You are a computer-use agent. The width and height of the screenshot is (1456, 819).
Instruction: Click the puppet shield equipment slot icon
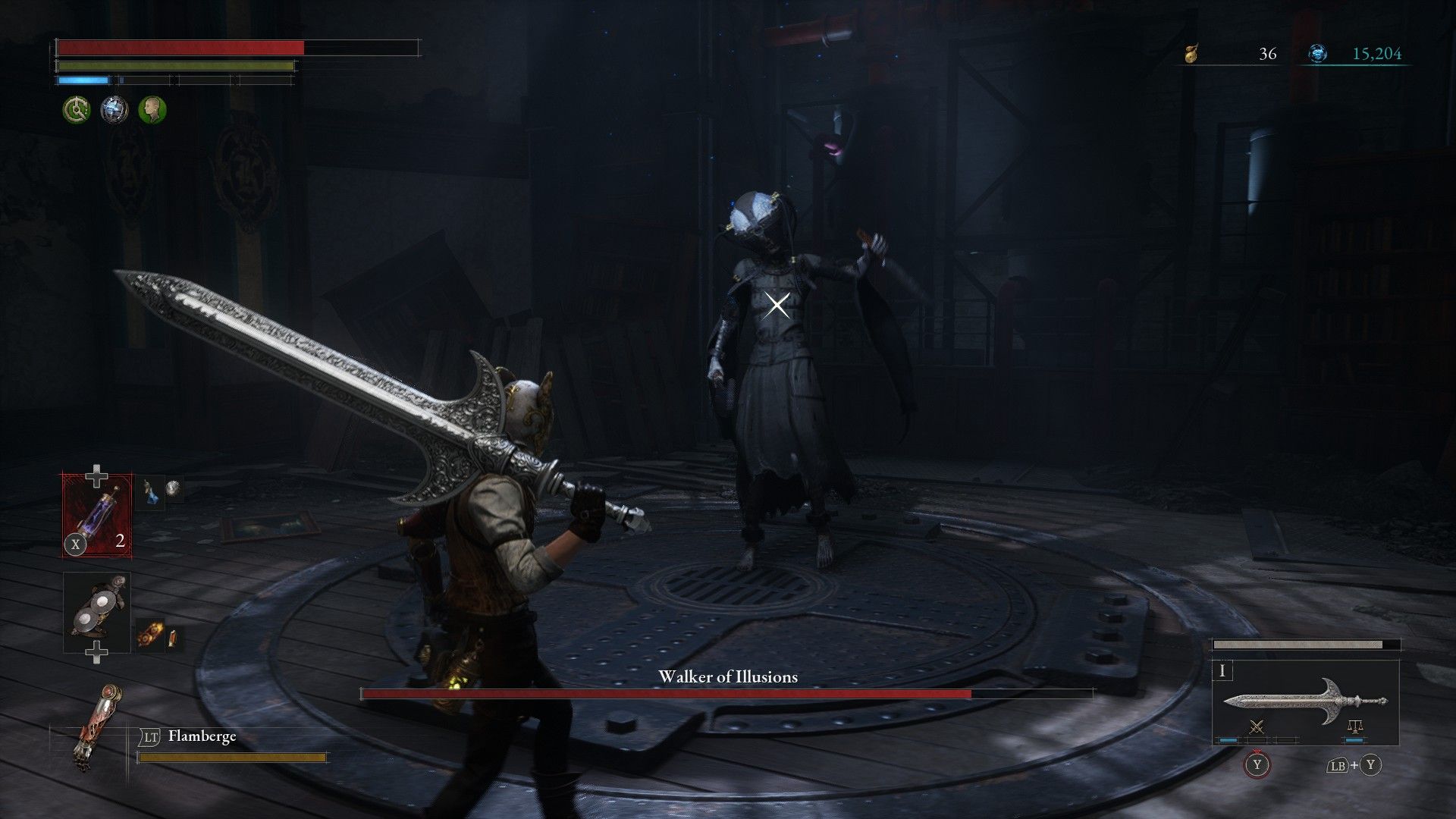click(96, 607)
